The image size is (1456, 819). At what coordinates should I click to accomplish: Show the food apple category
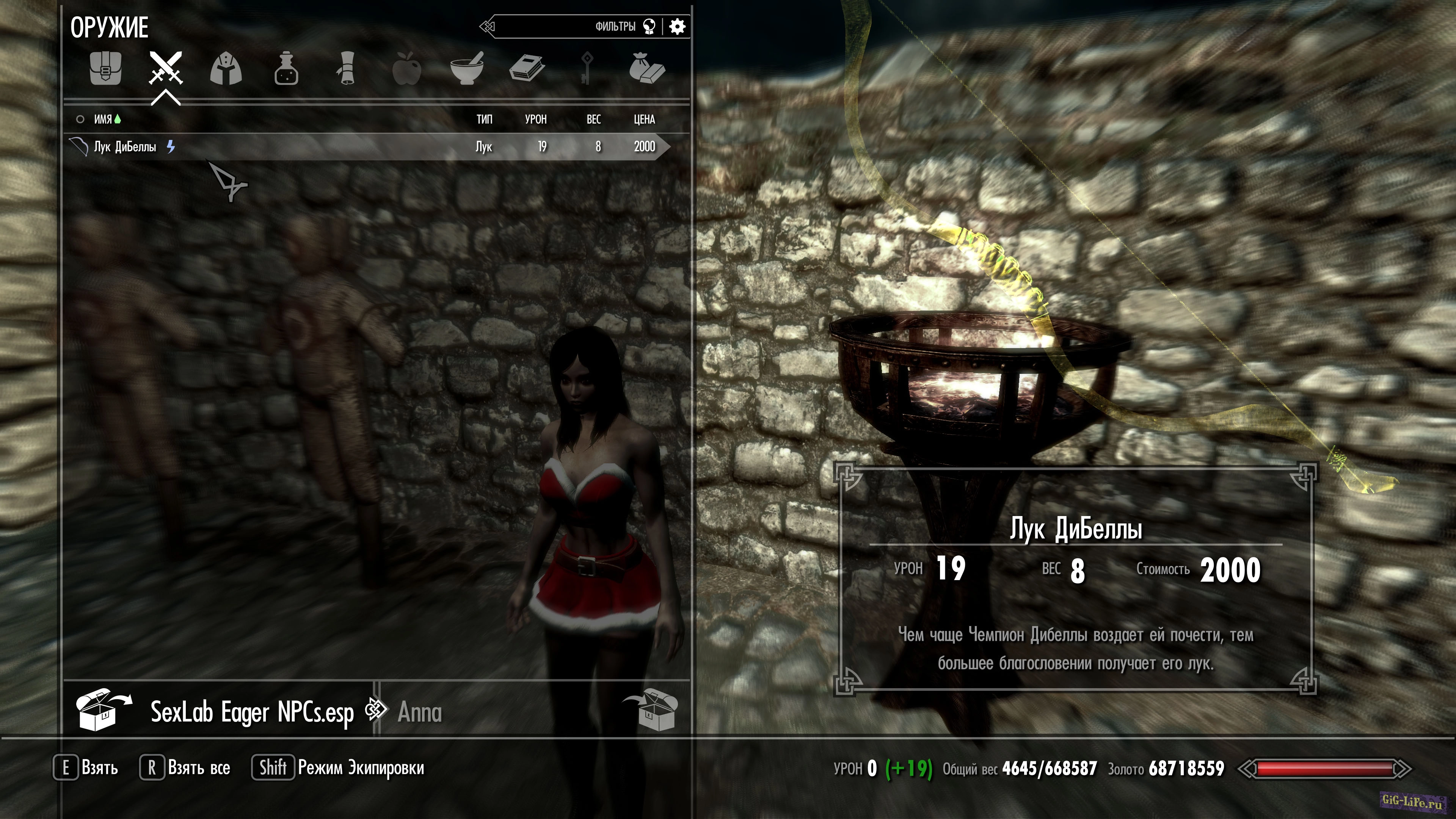point(406,69)
